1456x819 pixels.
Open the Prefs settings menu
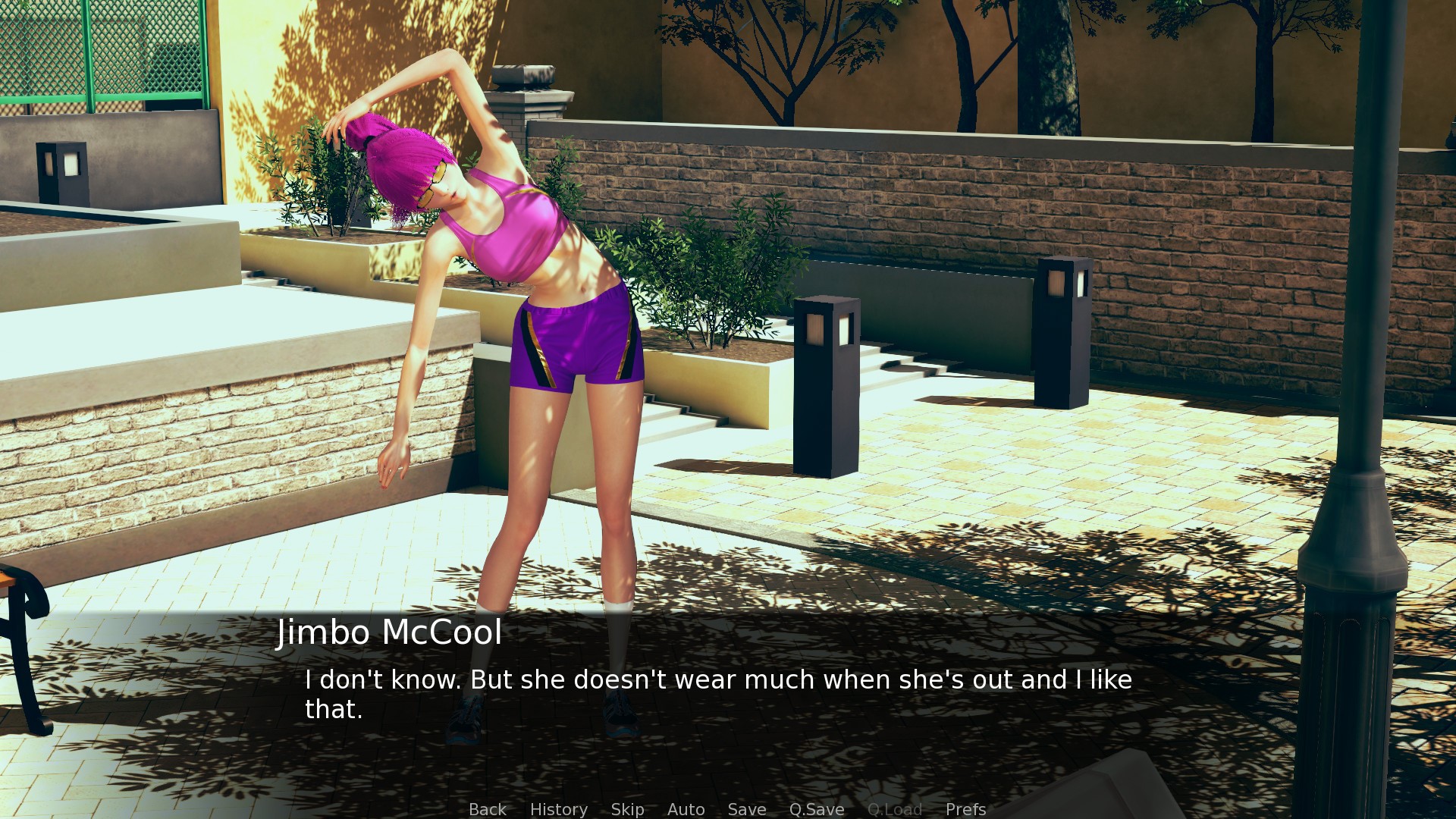point(965,809)
